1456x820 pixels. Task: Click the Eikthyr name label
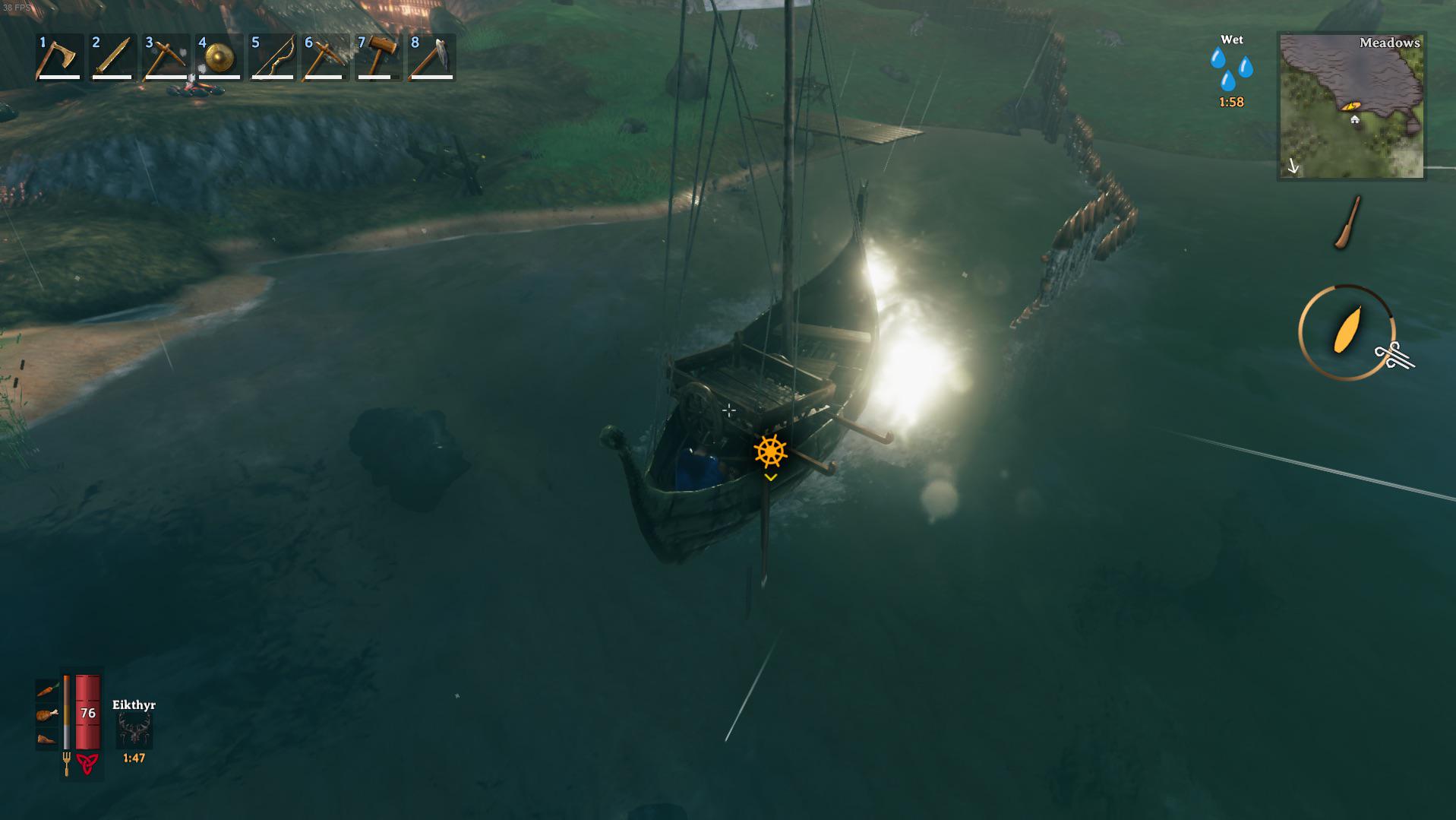click(x=135, y=705)
